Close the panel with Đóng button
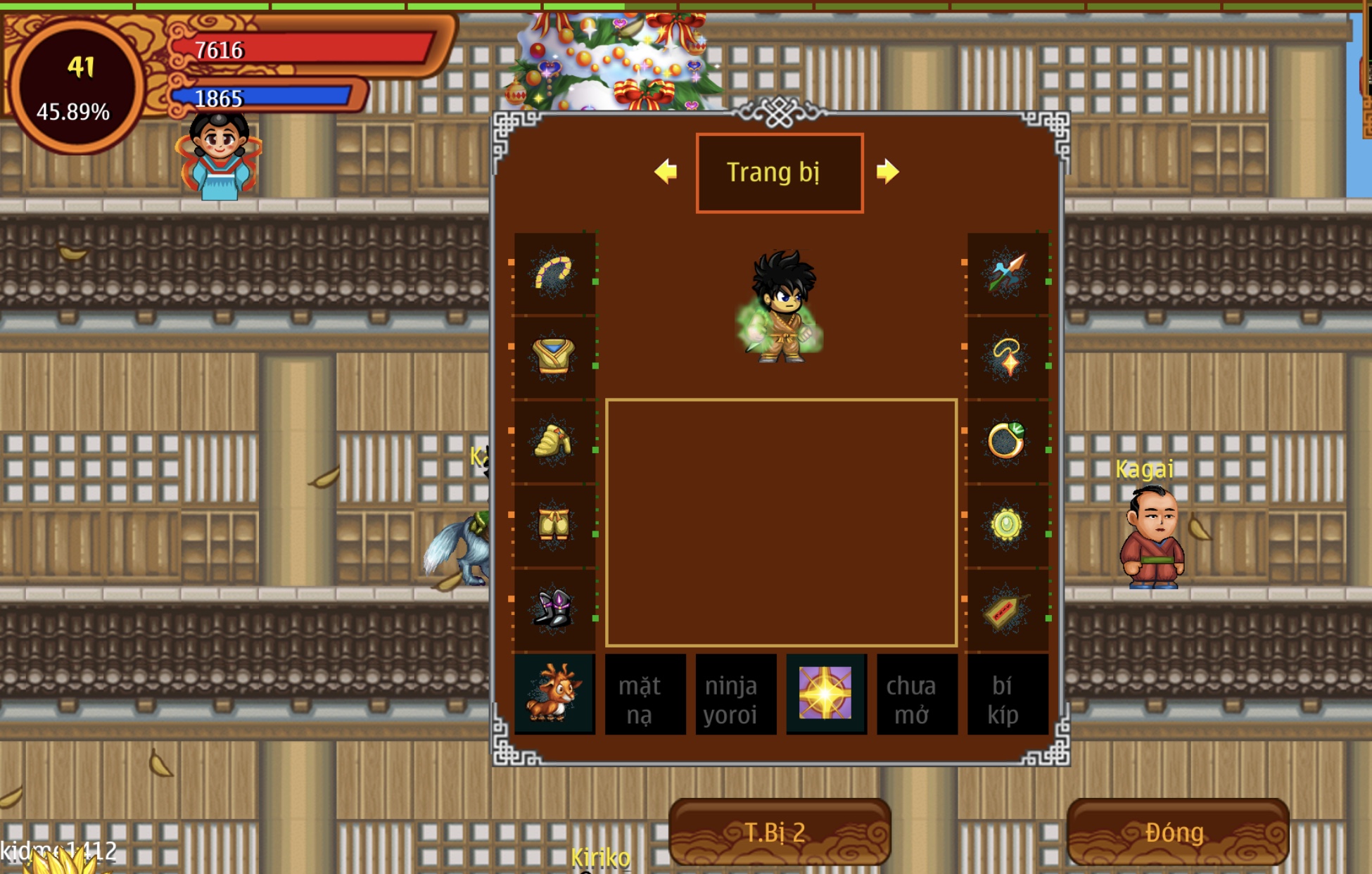1372x874 pixels. 1177,832
